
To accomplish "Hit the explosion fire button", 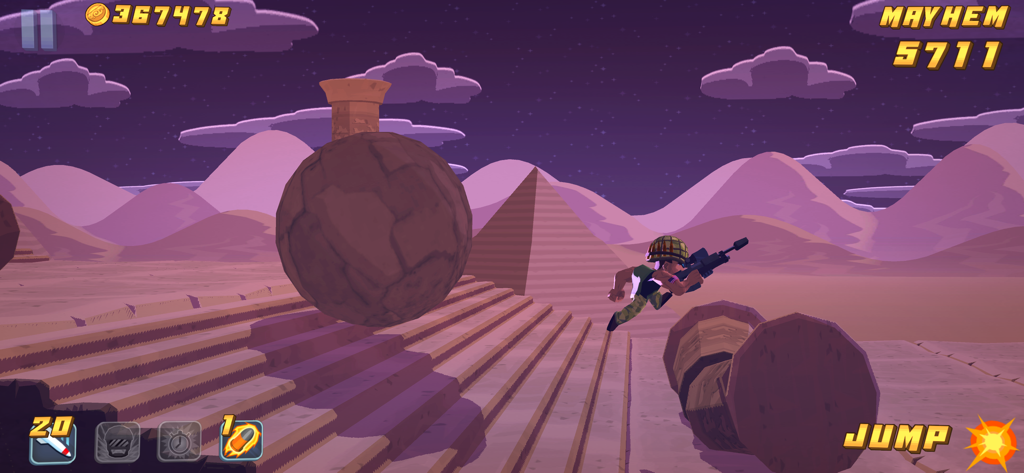I will pyautogui.click(x=990, y=443).
